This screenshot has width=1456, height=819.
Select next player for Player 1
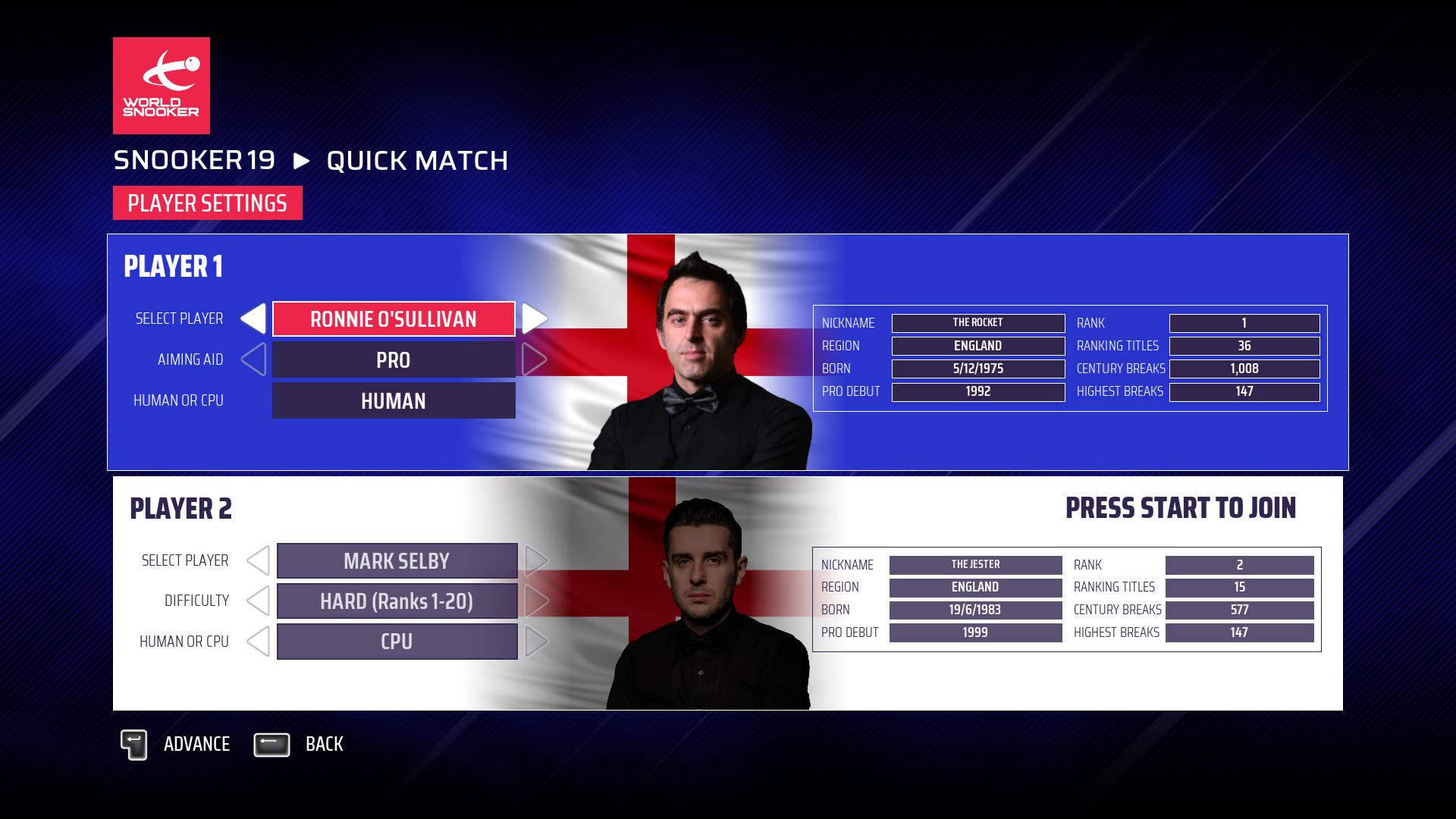click(x=534, y=319)
